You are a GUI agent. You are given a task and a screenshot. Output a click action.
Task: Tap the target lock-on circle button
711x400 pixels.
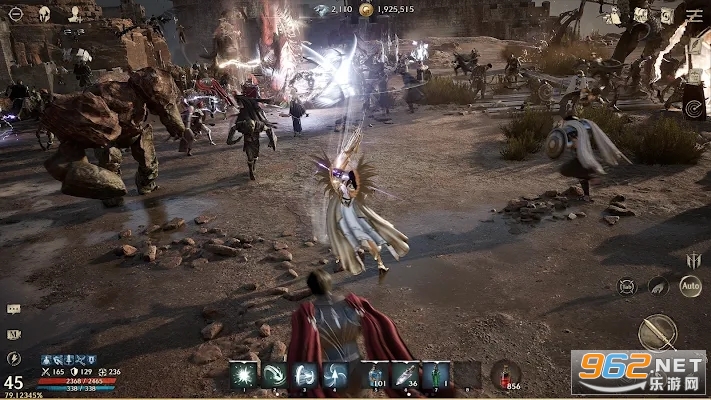tap(626, 286)
